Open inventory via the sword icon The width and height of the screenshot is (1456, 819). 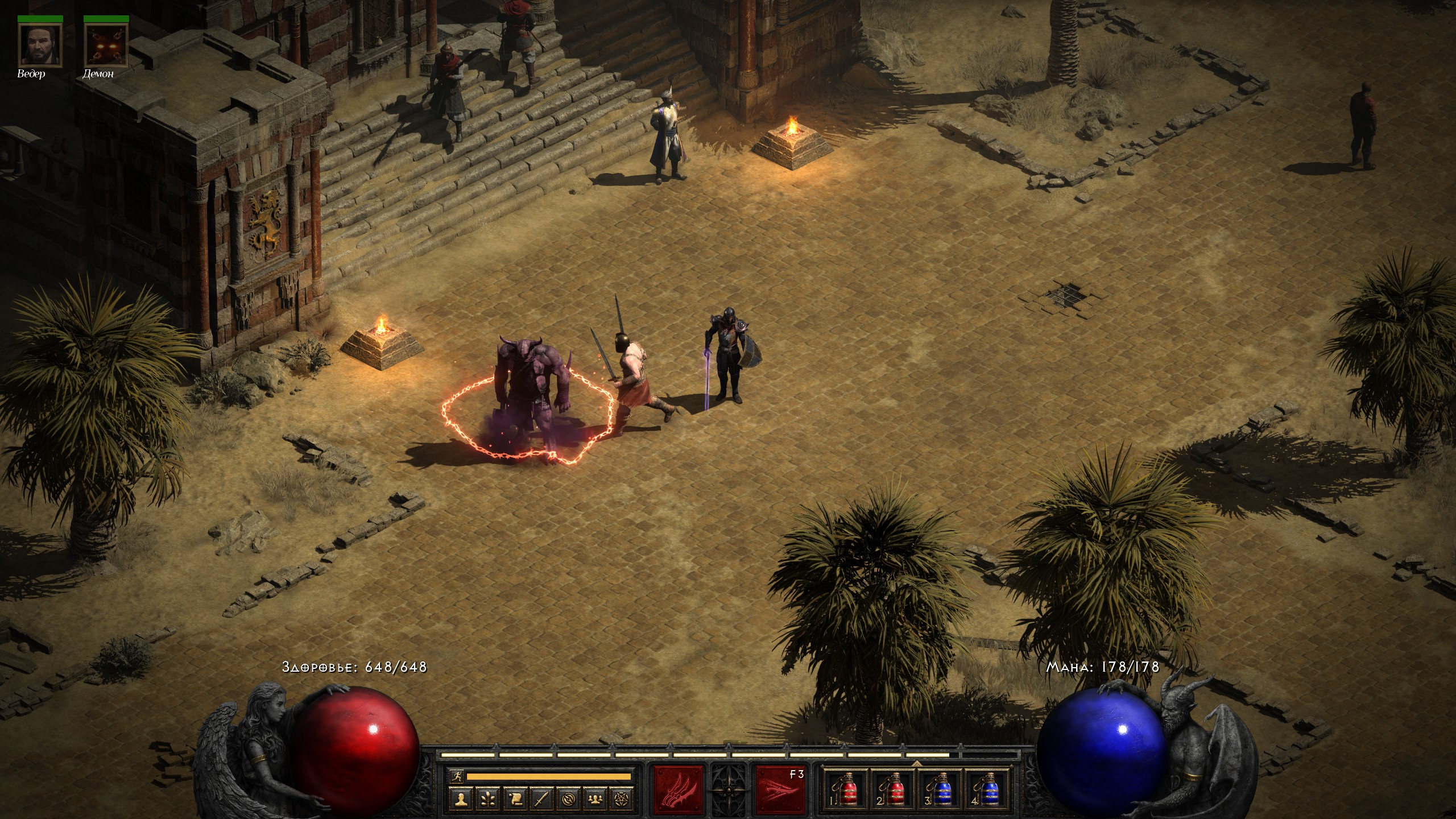tap(541, 799)
